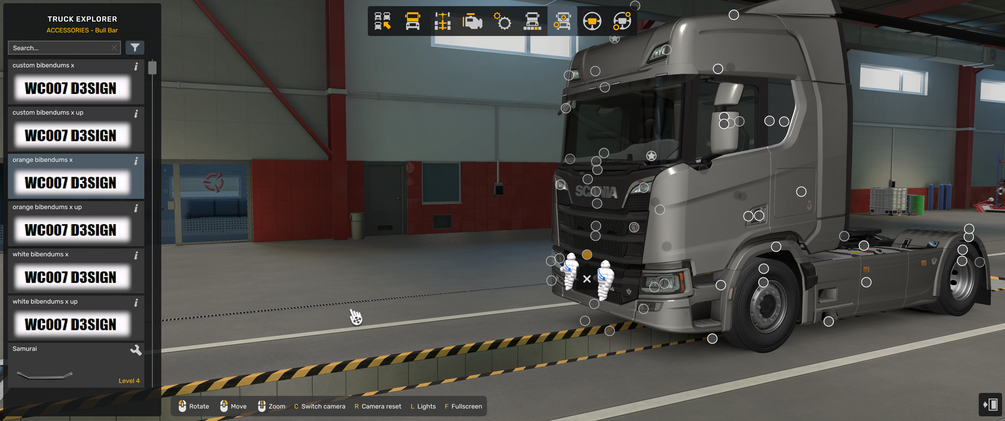Open the accessory filter funnel button
Image resolution: width=1005 pixels, height=421 pixels.
(135, 48)
